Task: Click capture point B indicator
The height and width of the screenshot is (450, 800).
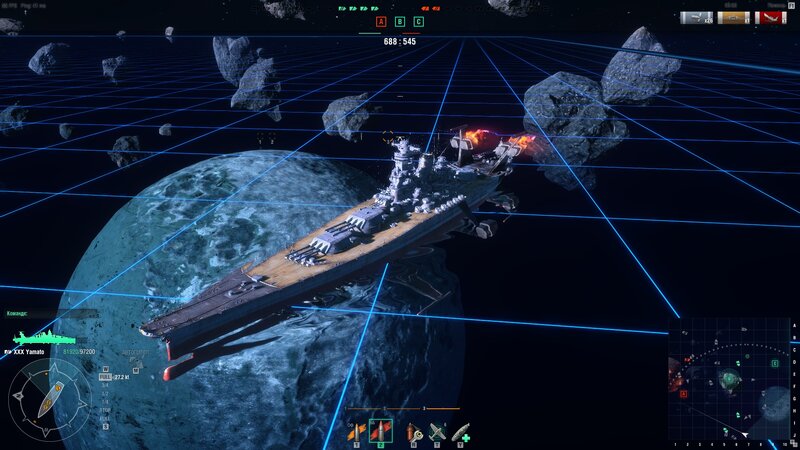Action: 400,21
